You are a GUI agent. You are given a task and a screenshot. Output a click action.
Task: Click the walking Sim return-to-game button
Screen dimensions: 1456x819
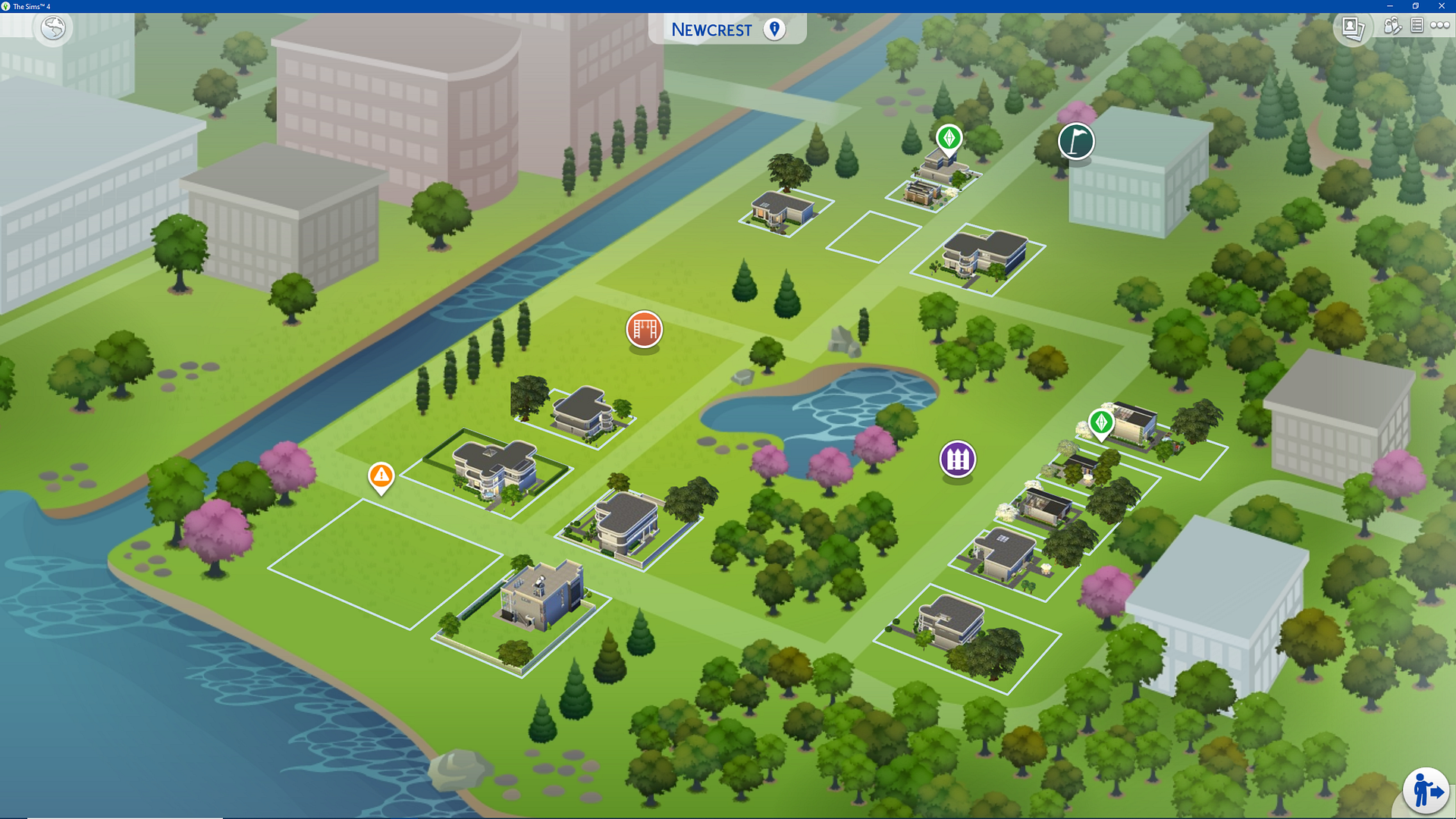coord(1426,790)
